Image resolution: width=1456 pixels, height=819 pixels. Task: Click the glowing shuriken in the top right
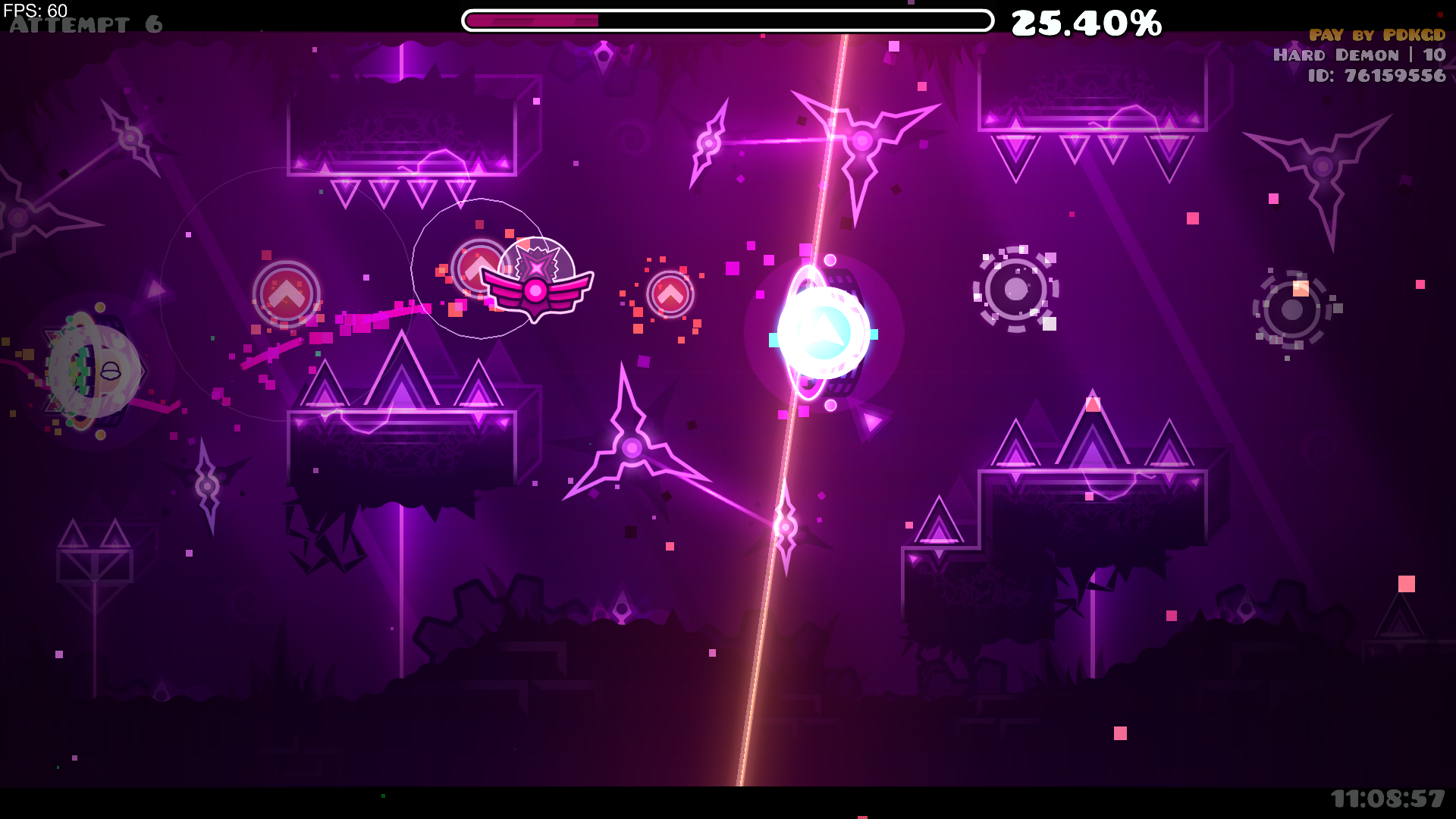coord(861,140)
